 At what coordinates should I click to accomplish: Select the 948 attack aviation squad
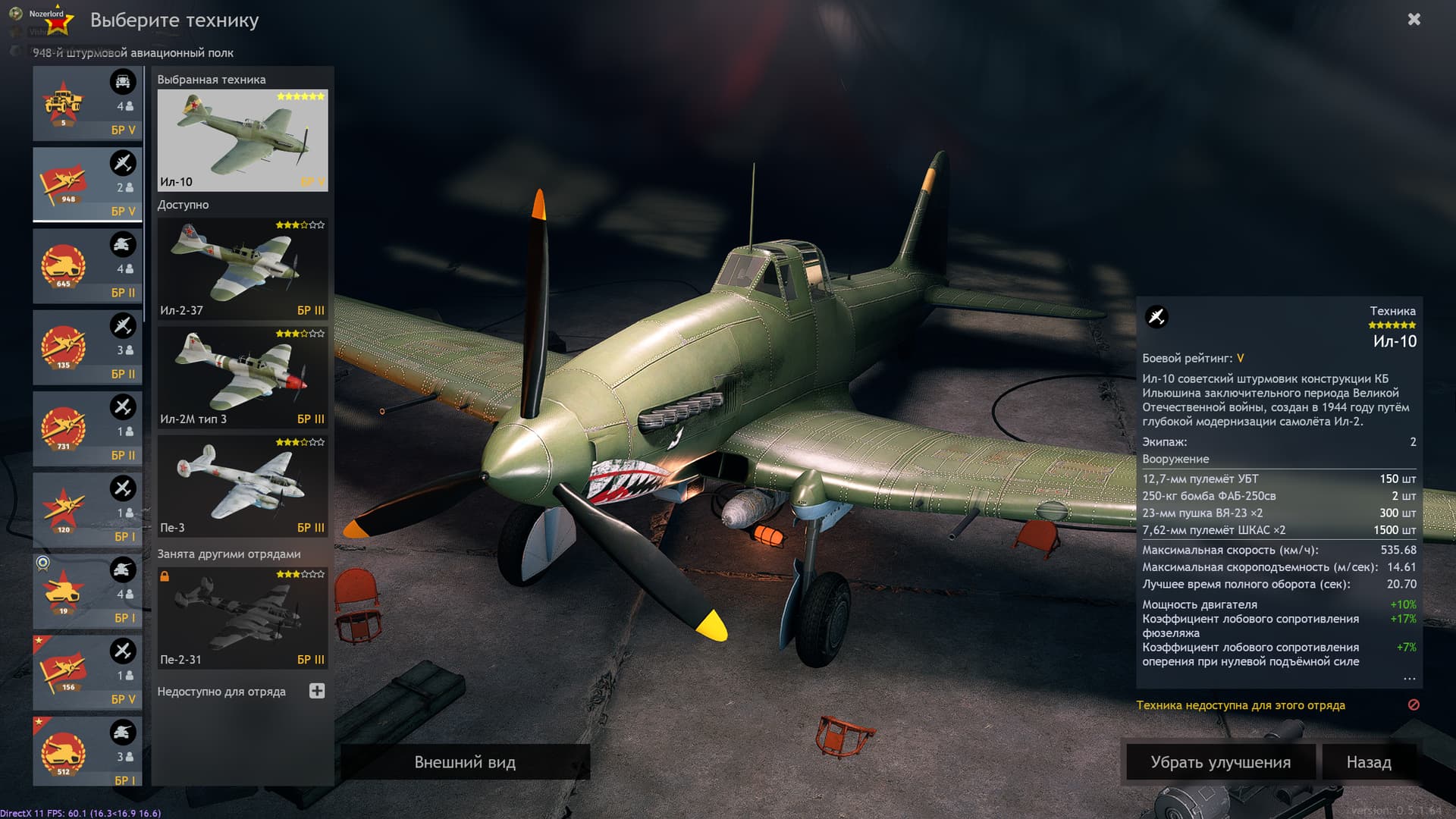coord(87,184)
